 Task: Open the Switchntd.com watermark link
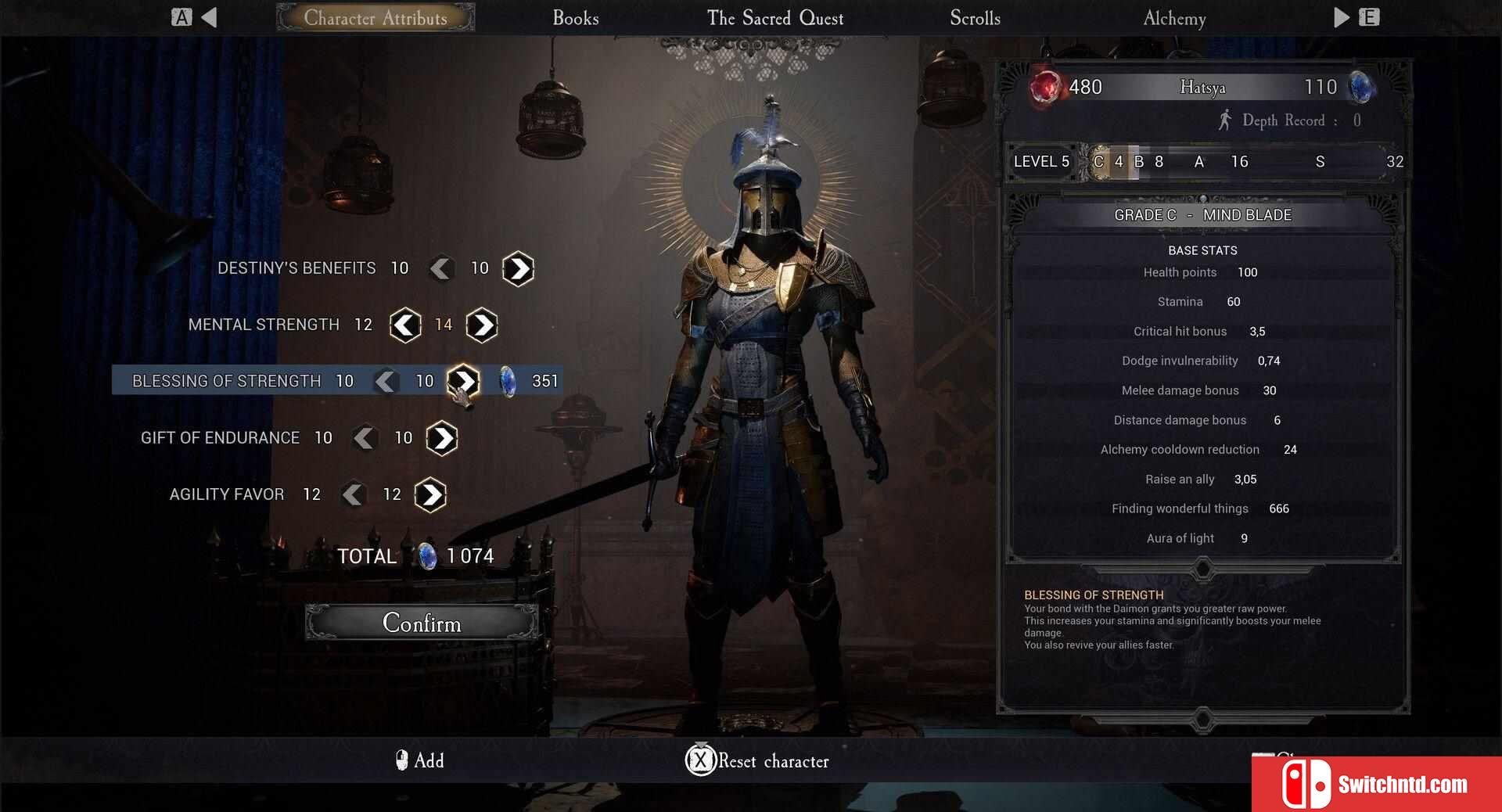1377,784
